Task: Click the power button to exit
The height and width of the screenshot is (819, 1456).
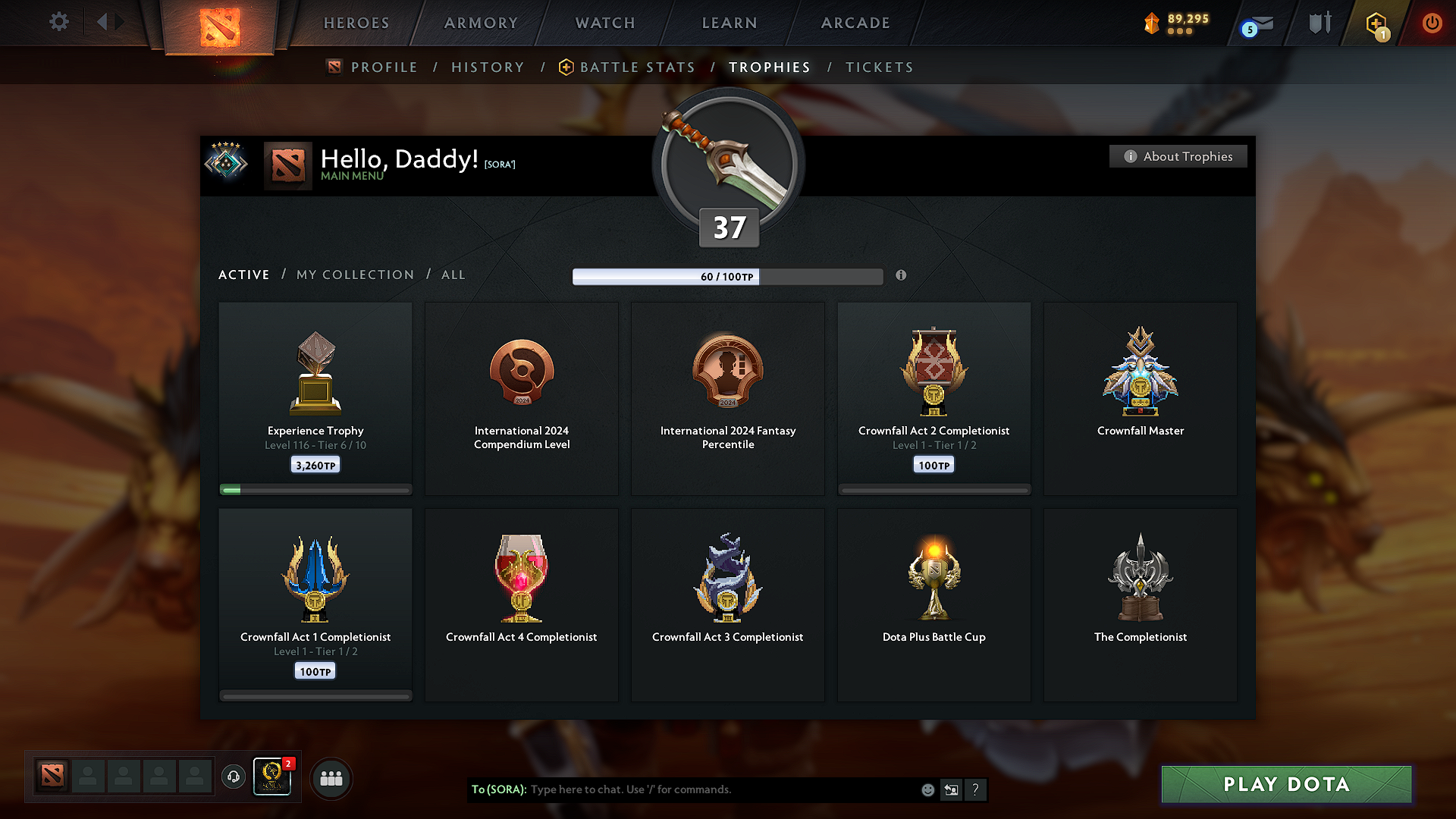Action: [x=1432, y=23]
